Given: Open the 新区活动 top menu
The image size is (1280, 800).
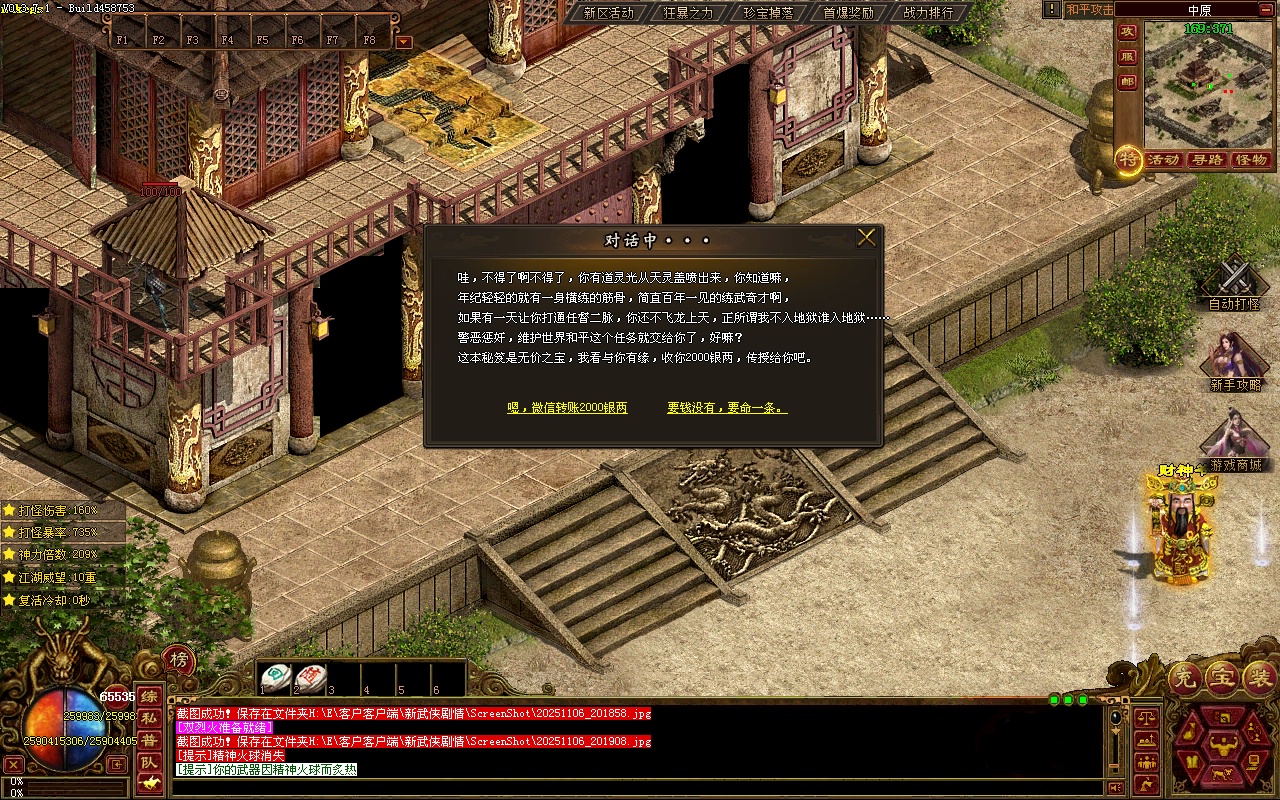Looking at the screenshot, I should (608, 13).
